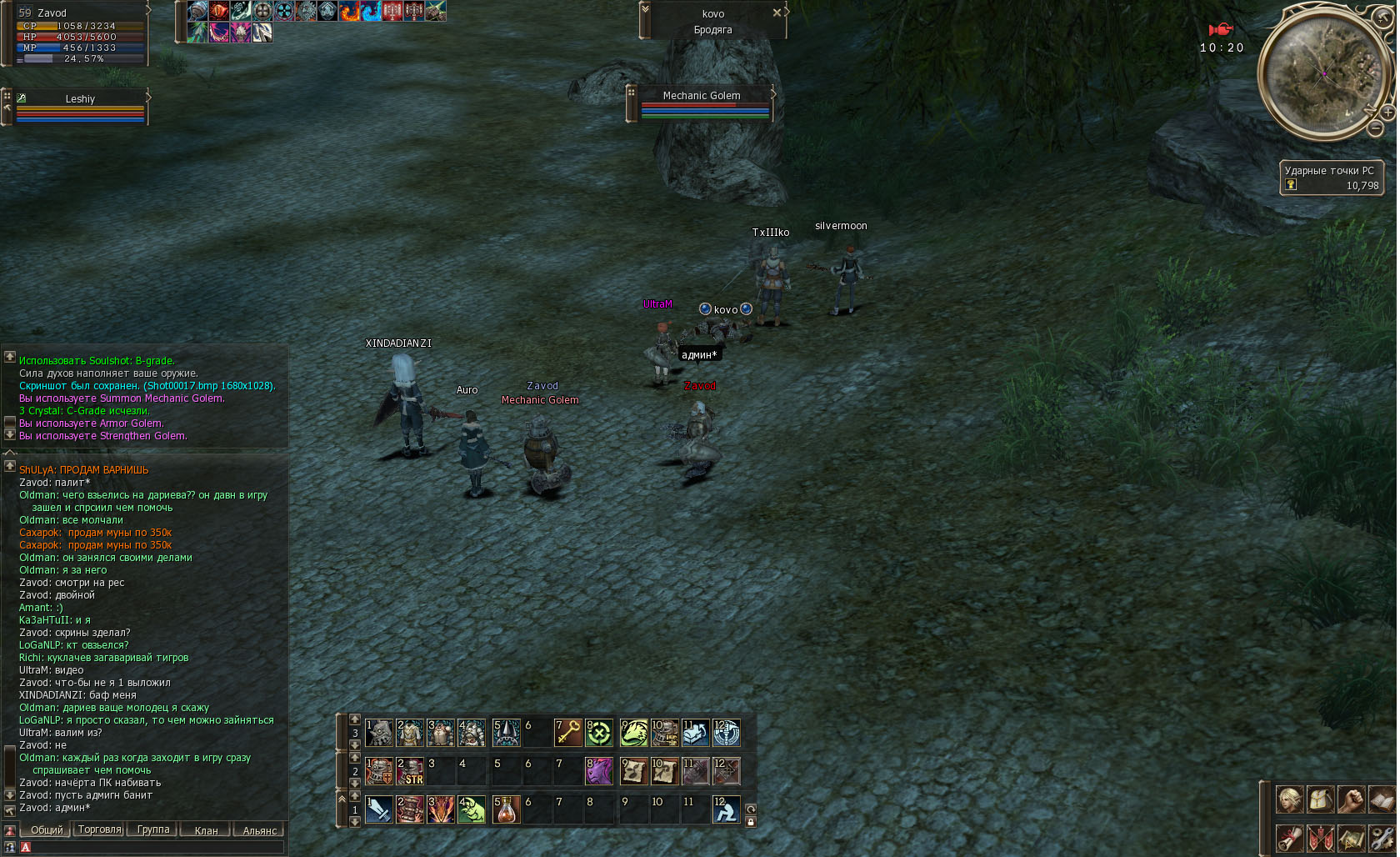Activate the green wolf head skill
1400x857 pixels.
633,733
